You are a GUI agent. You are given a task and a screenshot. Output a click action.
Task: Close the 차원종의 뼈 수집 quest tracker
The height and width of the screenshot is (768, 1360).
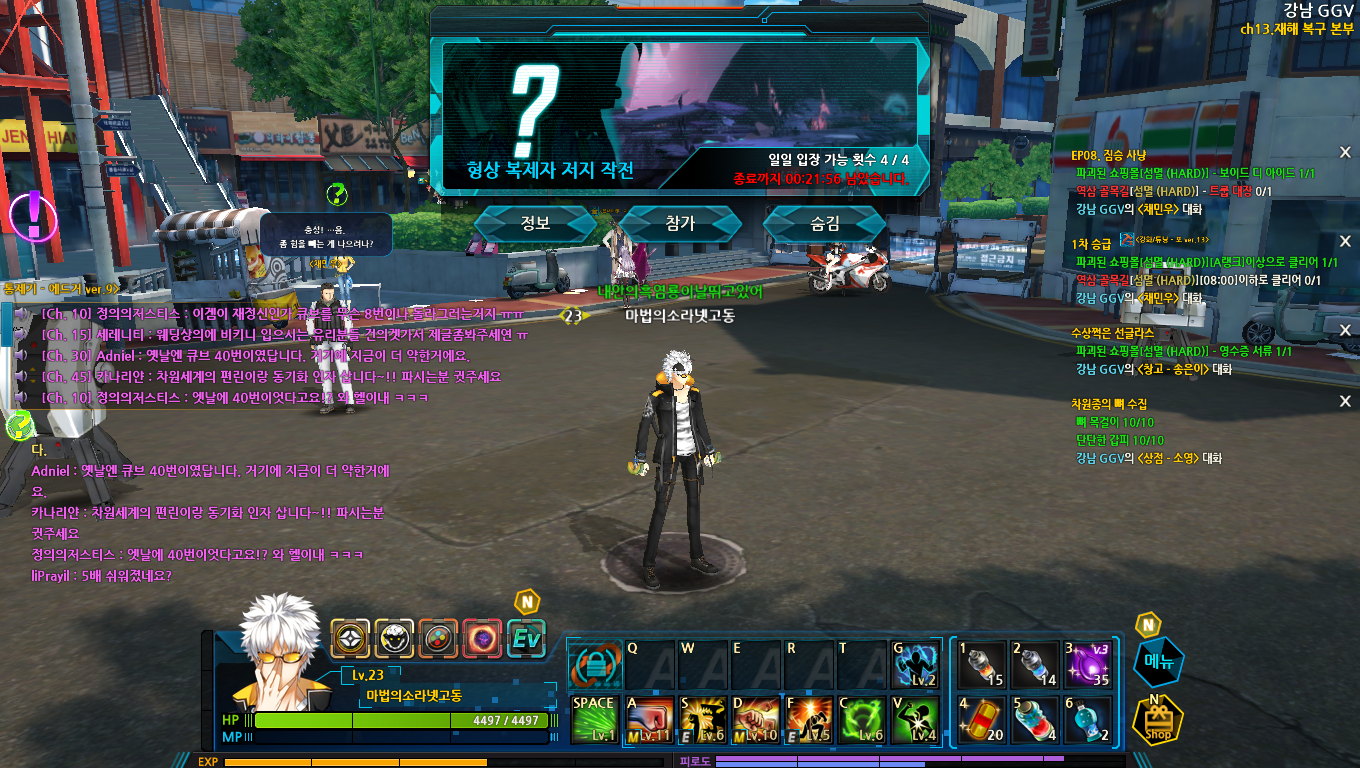coord(1345,401)
